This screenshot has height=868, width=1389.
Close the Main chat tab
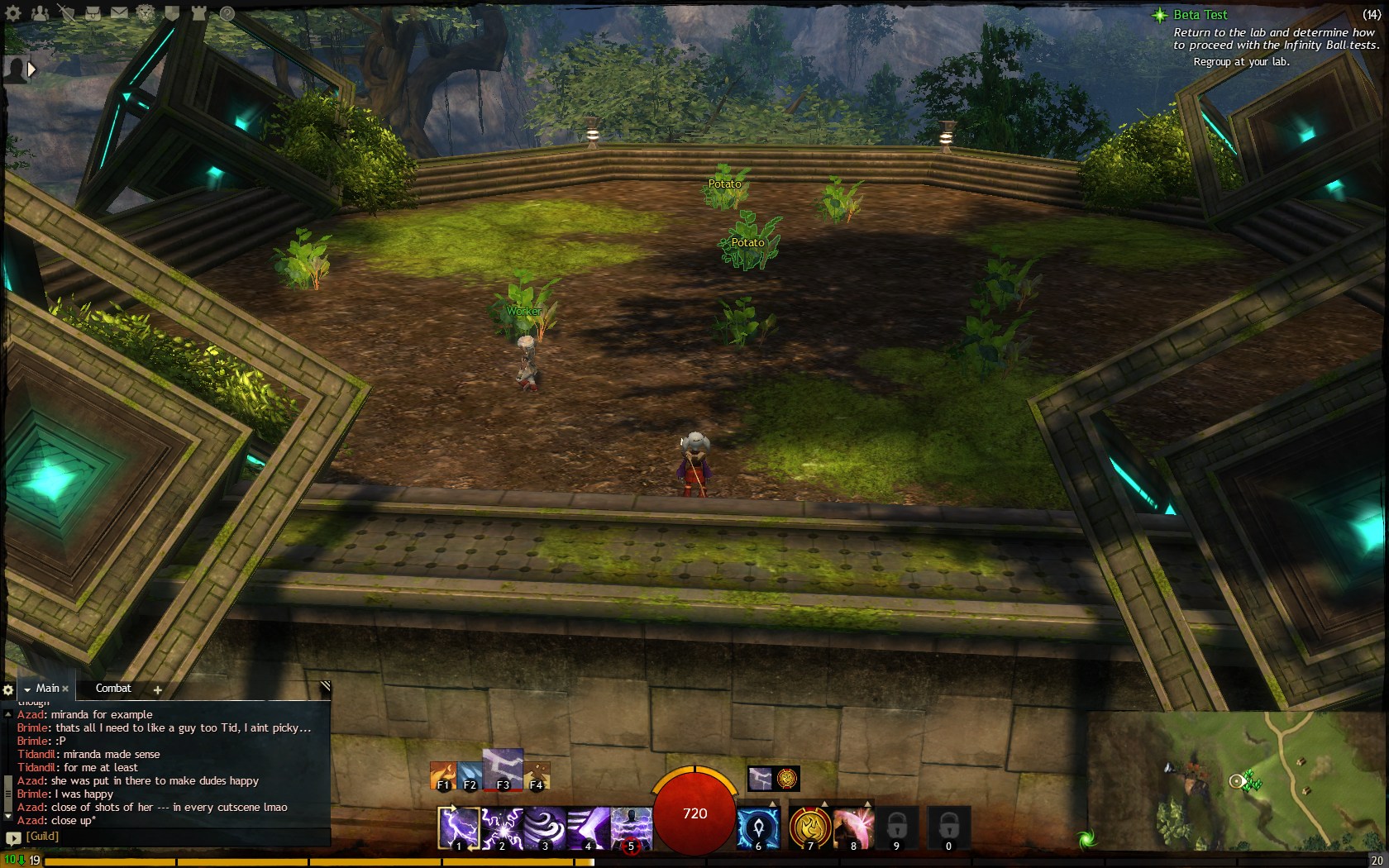pyautogui.click(x=65, y=689)
